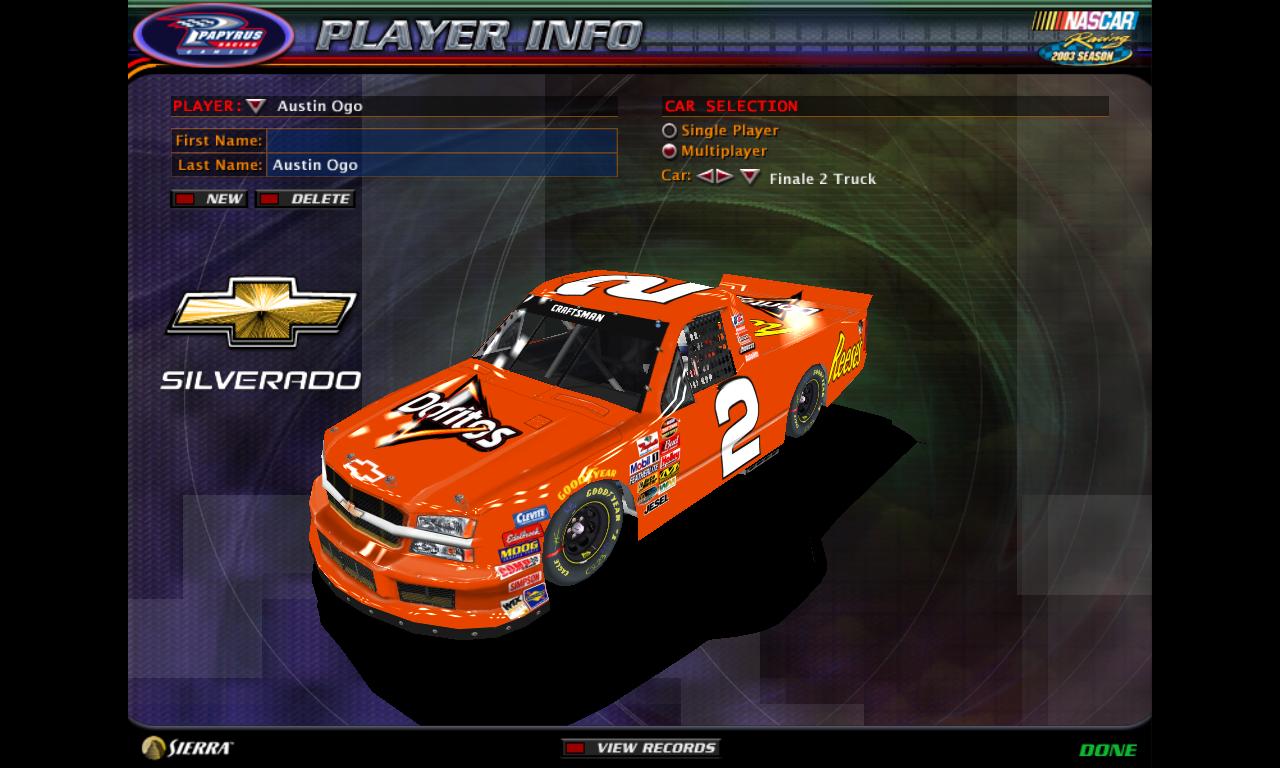The image size is (1280, 768).
Task: Select the Single Player radio option
Action: [x=669, y=131]
